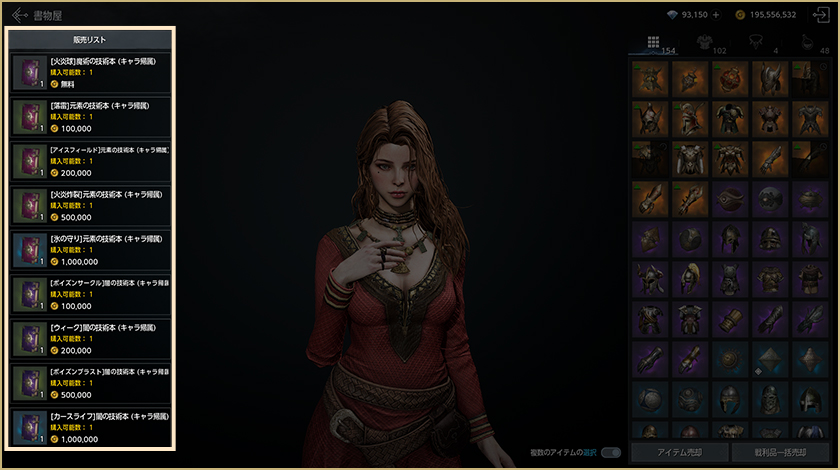The height and width of the screenshot is (470, 840).
Task: Show all items grid tab
Action: [653, 43]
